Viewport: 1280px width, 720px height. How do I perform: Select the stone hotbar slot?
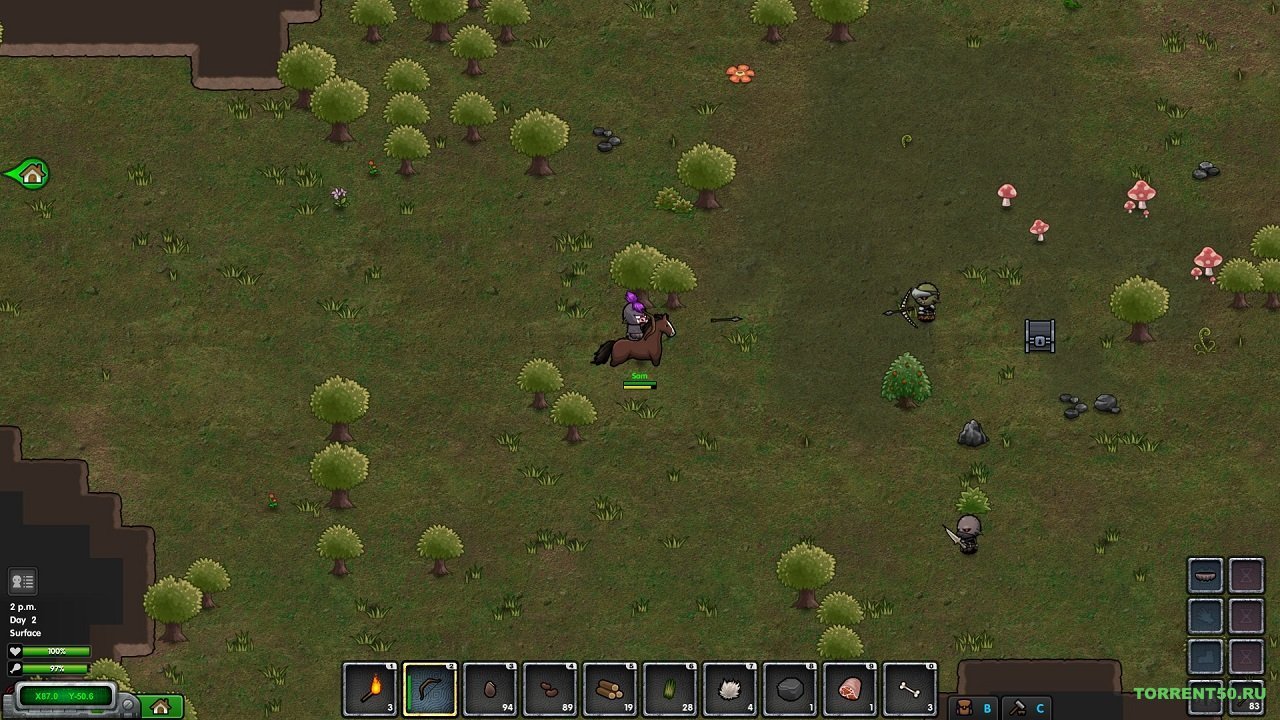click(x=790, y=689)
